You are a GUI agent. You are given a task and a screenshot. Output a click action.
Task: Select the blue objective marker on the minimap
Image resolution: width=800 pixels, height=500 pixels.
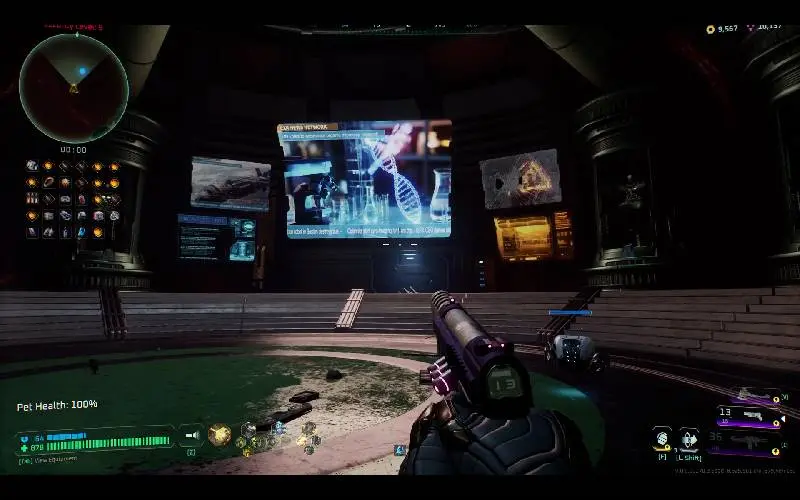[x=82, y=71]
